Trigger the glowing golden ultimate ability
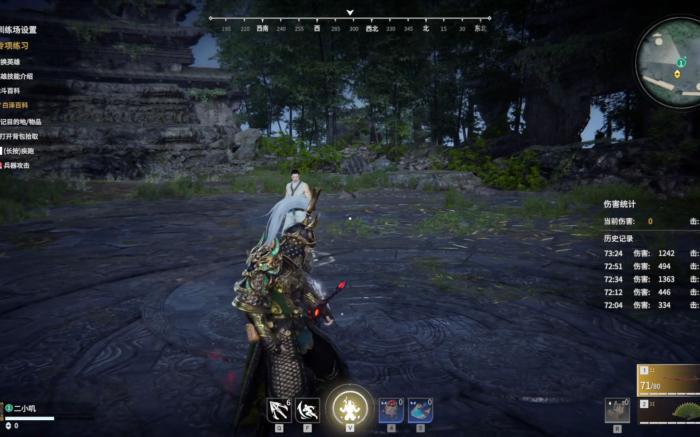The width and height of the screenshot is (700, 437). point(351,408)
